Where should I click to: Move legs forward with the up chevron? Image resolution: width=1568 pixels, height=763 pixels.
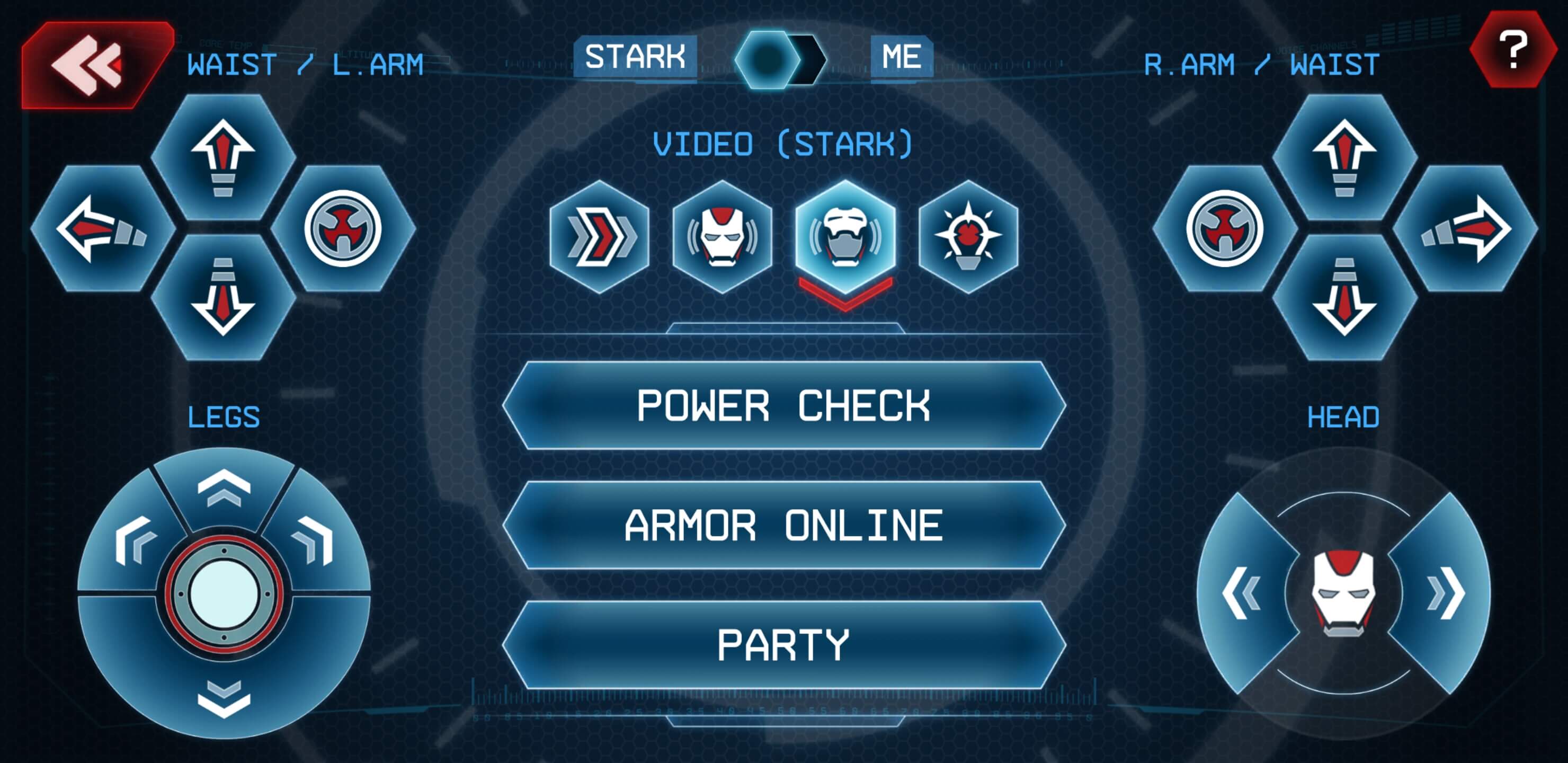pyautogui.click(x=224, y=487)
